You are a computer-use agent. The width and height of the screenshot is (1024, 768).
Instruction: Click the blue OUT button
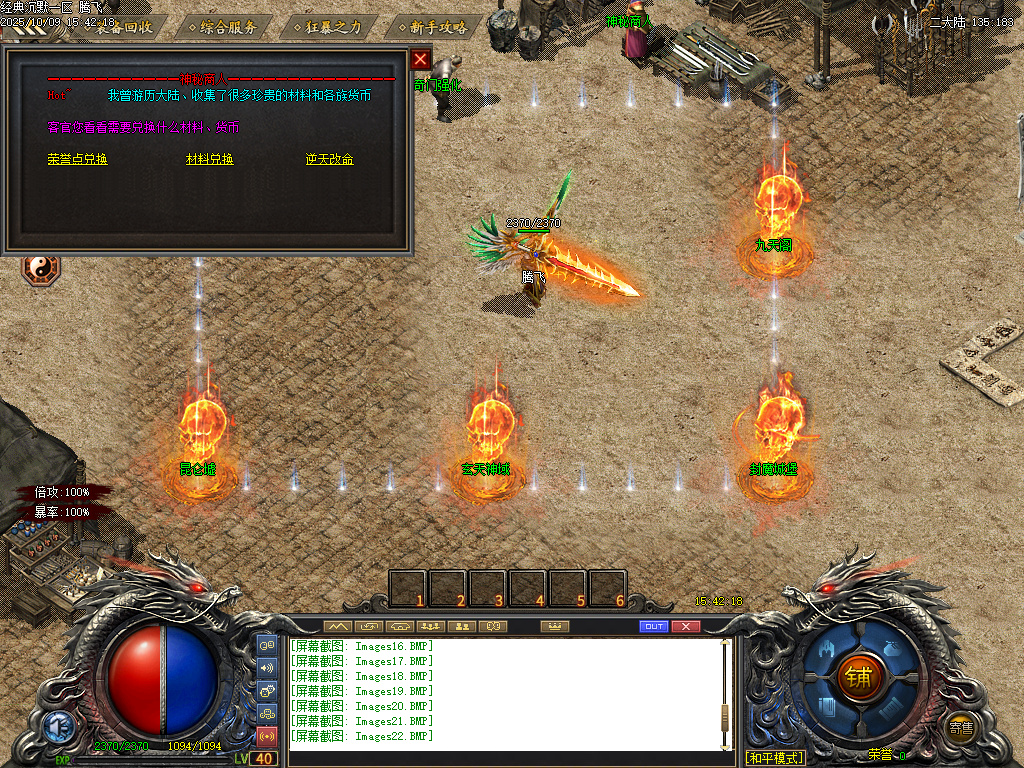coord(654,626)
